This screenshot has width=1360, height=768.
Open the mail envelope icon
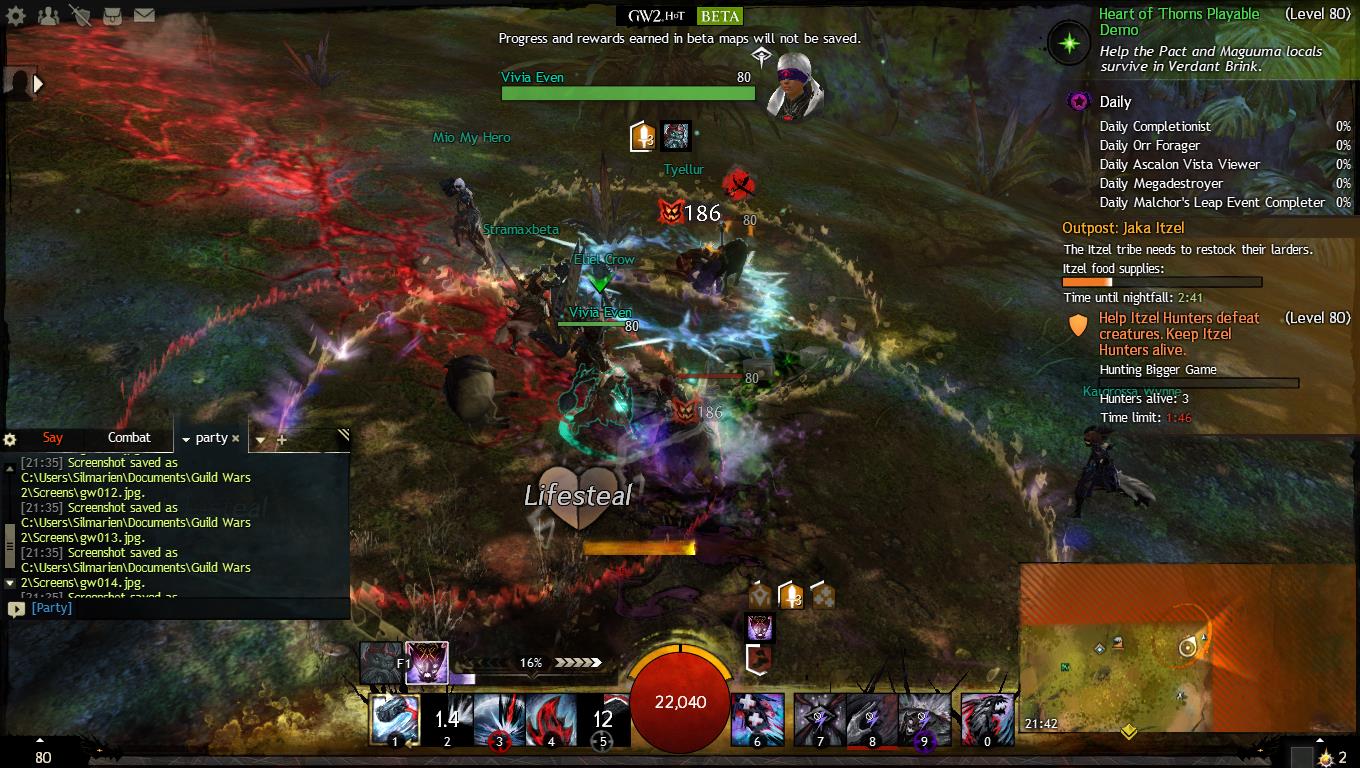tap(144, 15)
